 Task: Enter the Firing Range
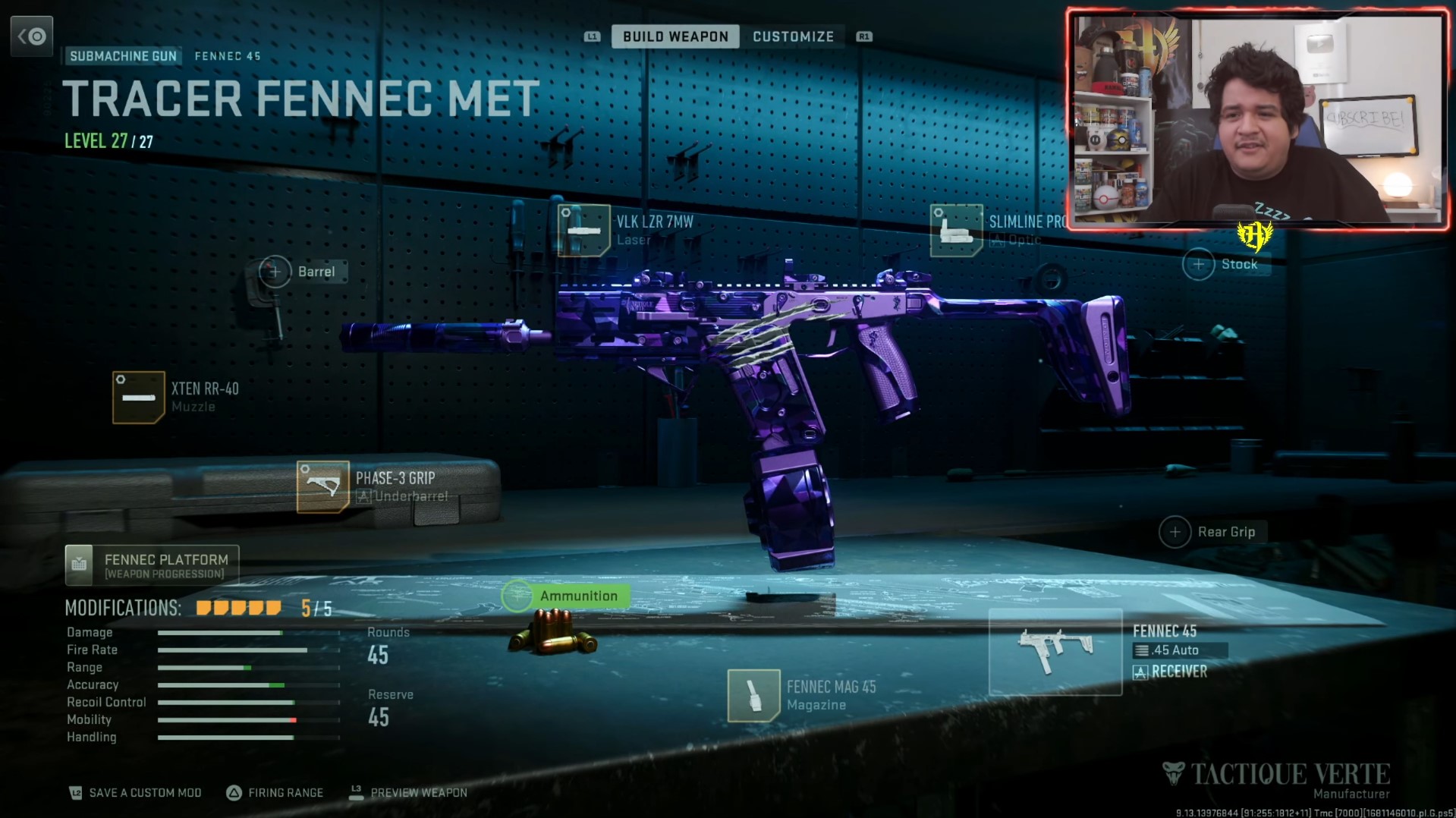(x=275, y=792)
